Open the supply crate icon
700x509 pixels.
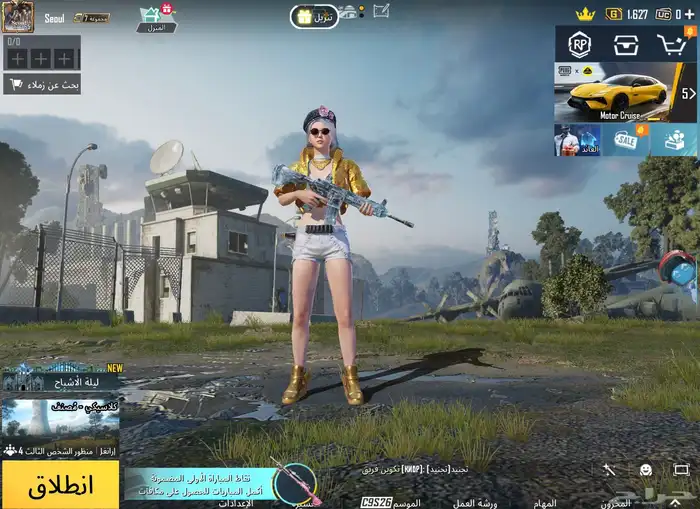[x=626, y=44]
